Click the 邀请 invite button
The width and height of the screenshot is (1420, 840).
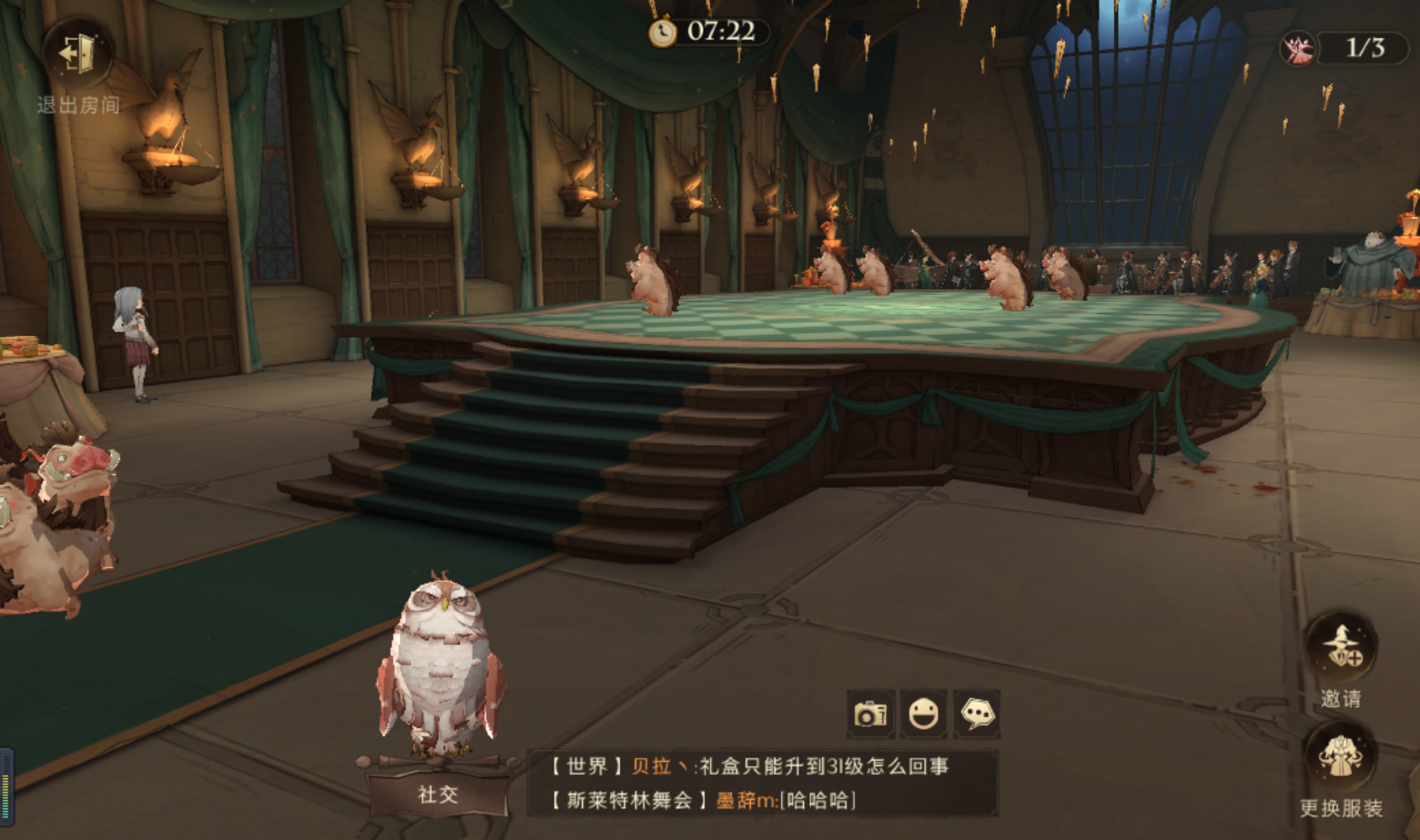point(1341,648)
